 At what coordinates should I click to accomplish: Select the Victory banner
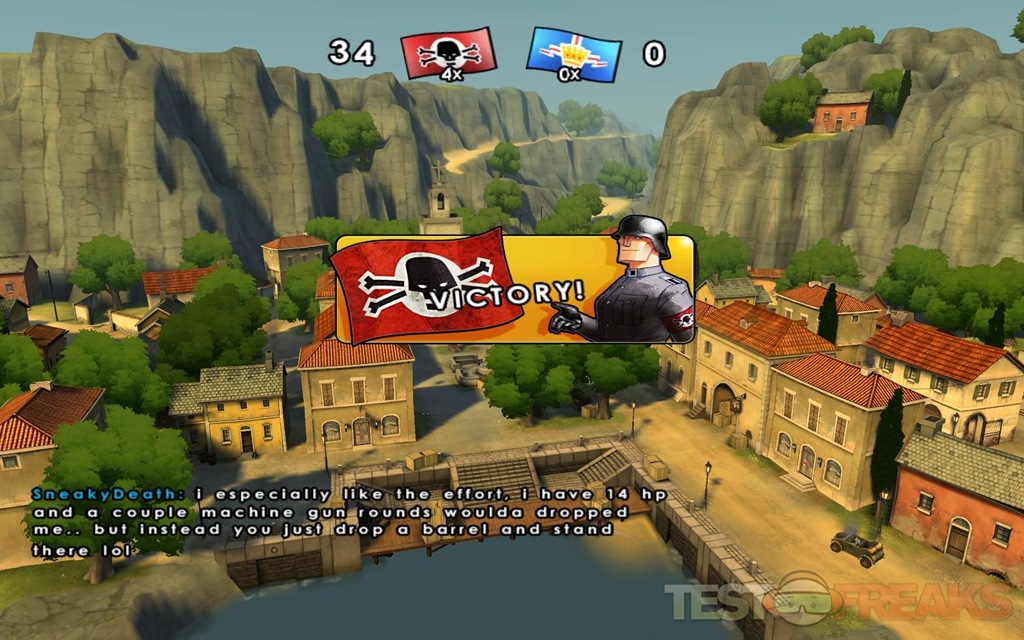[513, 289]
